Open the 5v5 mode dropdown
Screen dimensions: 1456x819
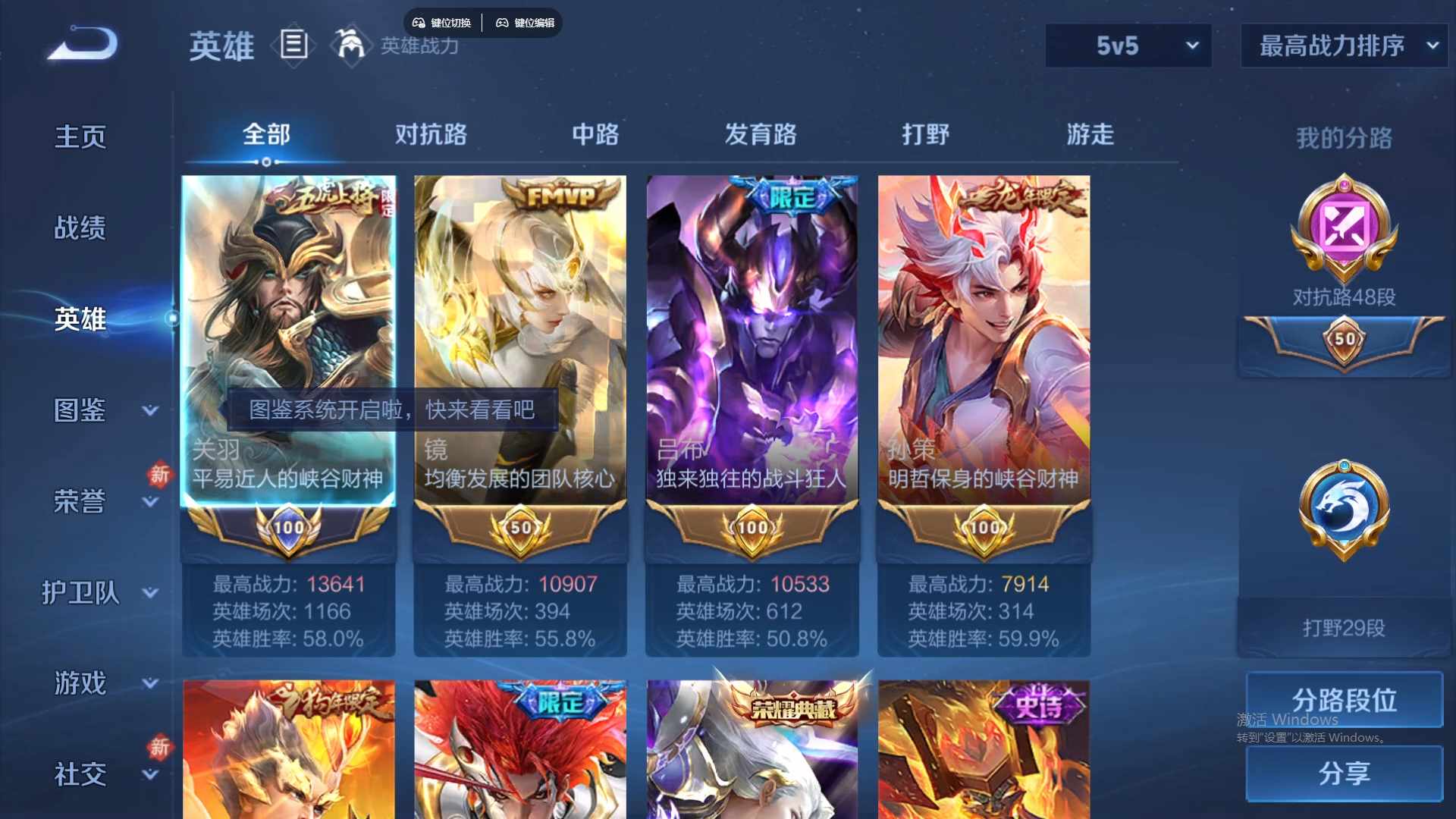coord(1128,45)
